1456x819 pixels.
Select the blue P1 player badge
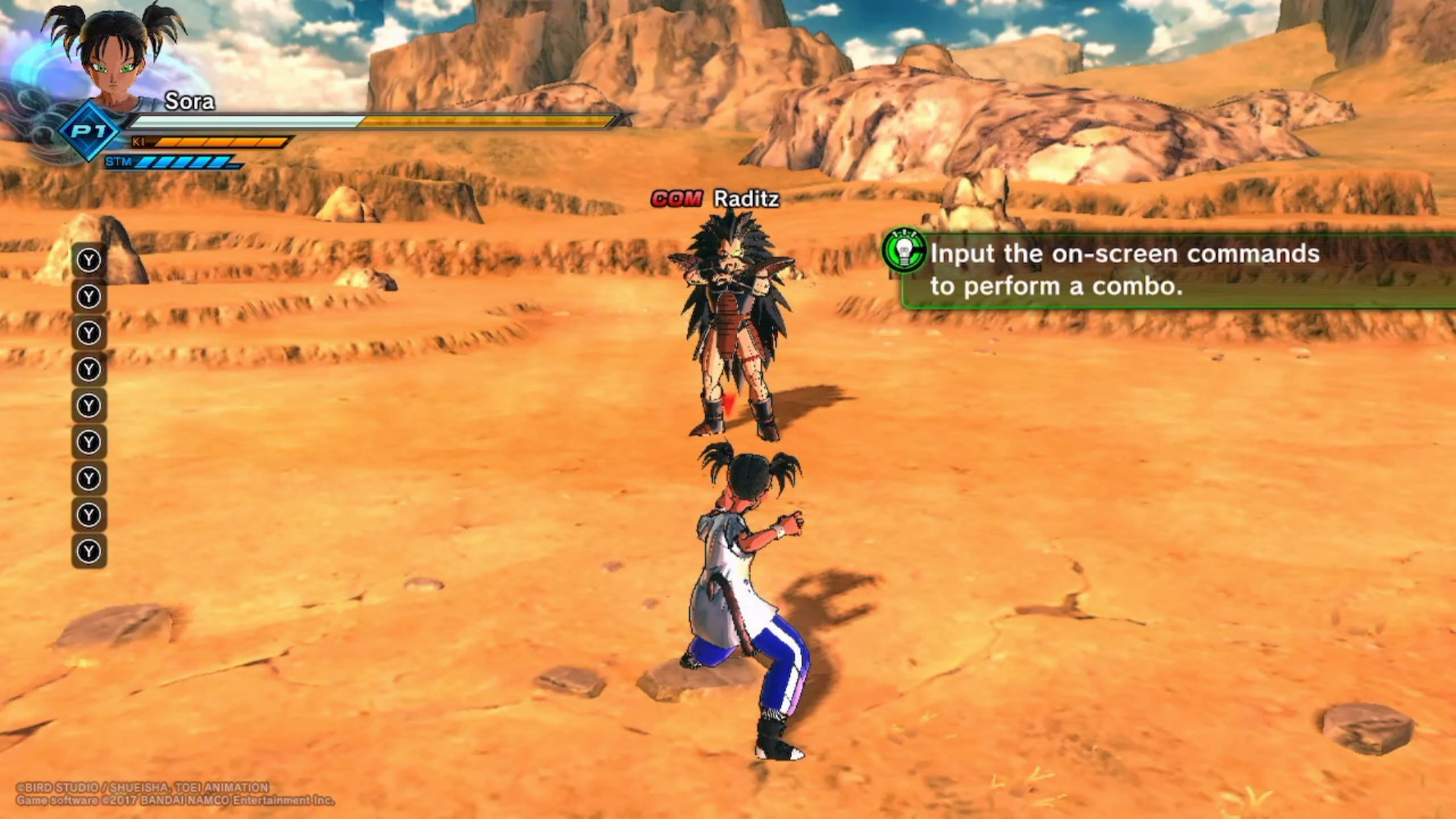pyautogui.click(x=89, y=131)
